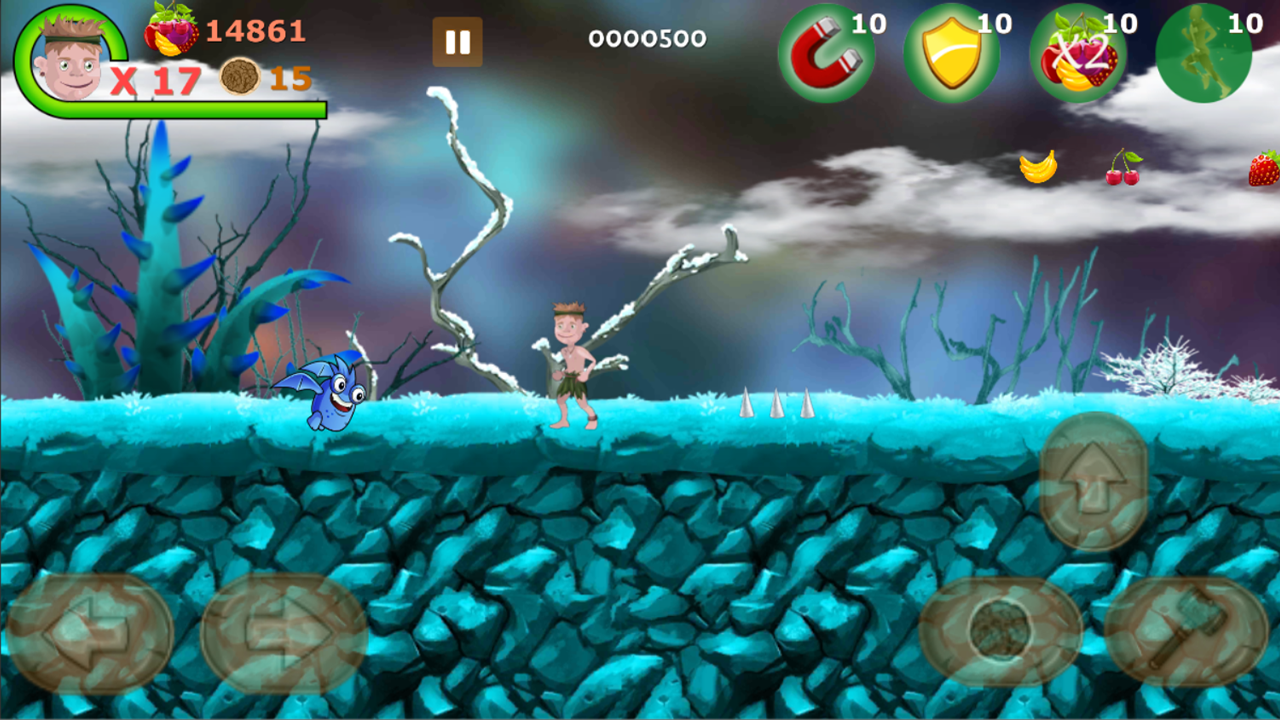Activate the X2 fruit multiplier power-up
The height and width of the screenshot is (720, 1280).
(1078, 52)
